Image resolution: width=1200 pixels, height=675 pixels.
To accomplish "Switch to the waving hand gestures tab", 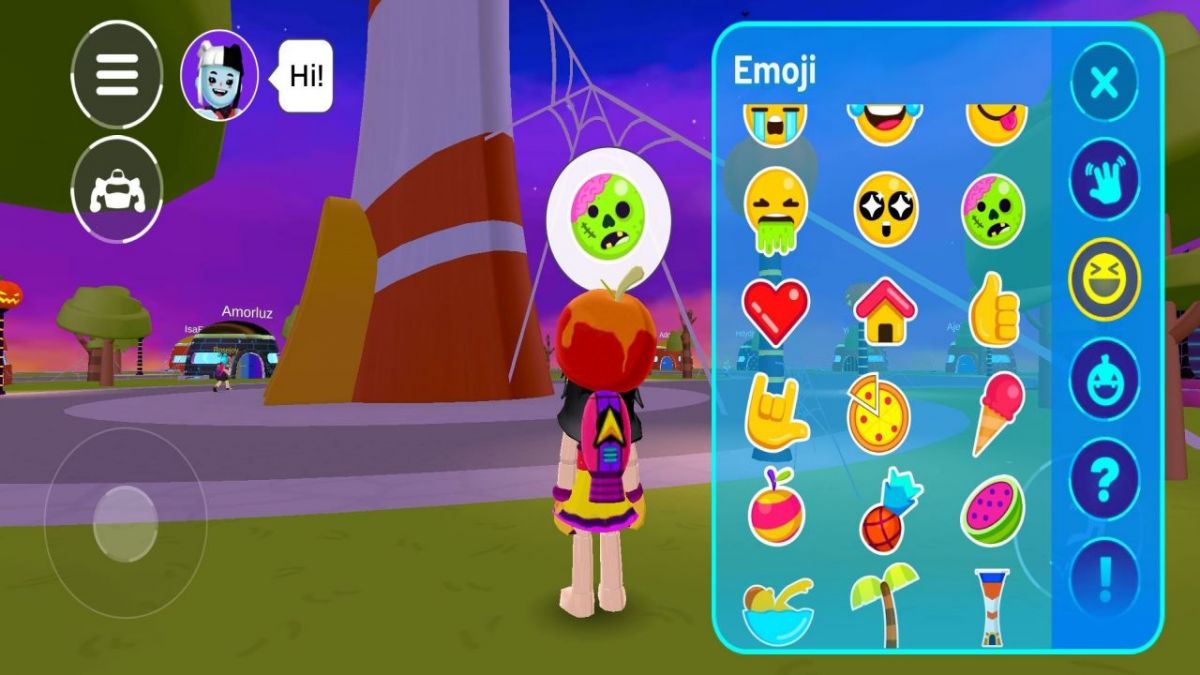I will pyautogui.click(x=1104, y=179).
